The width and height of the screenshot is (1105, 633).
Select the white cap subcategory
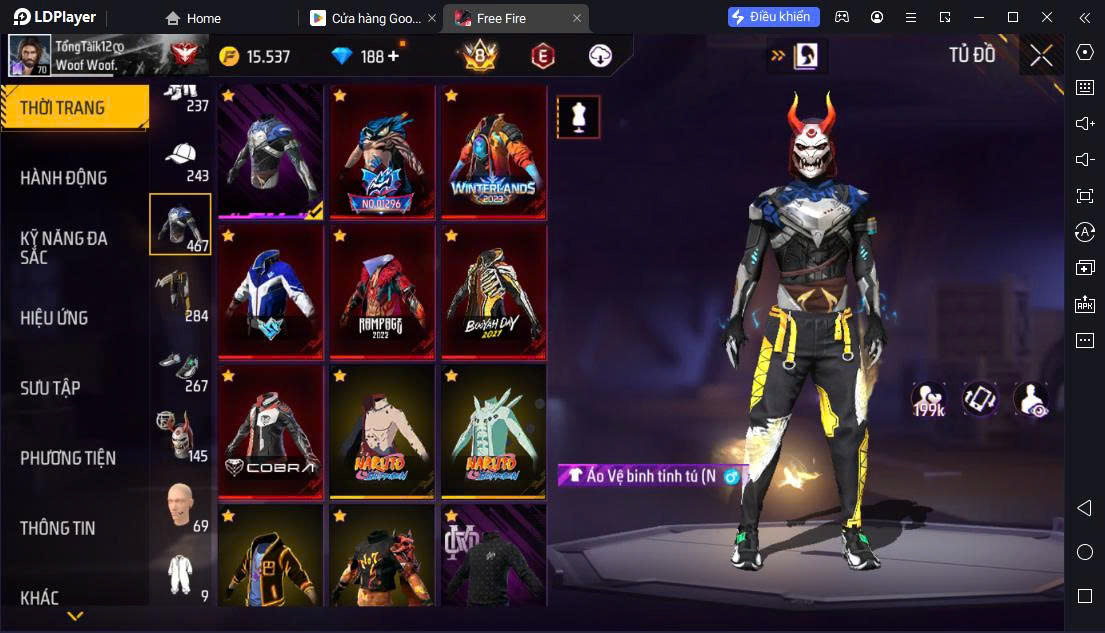click(180, 158)
